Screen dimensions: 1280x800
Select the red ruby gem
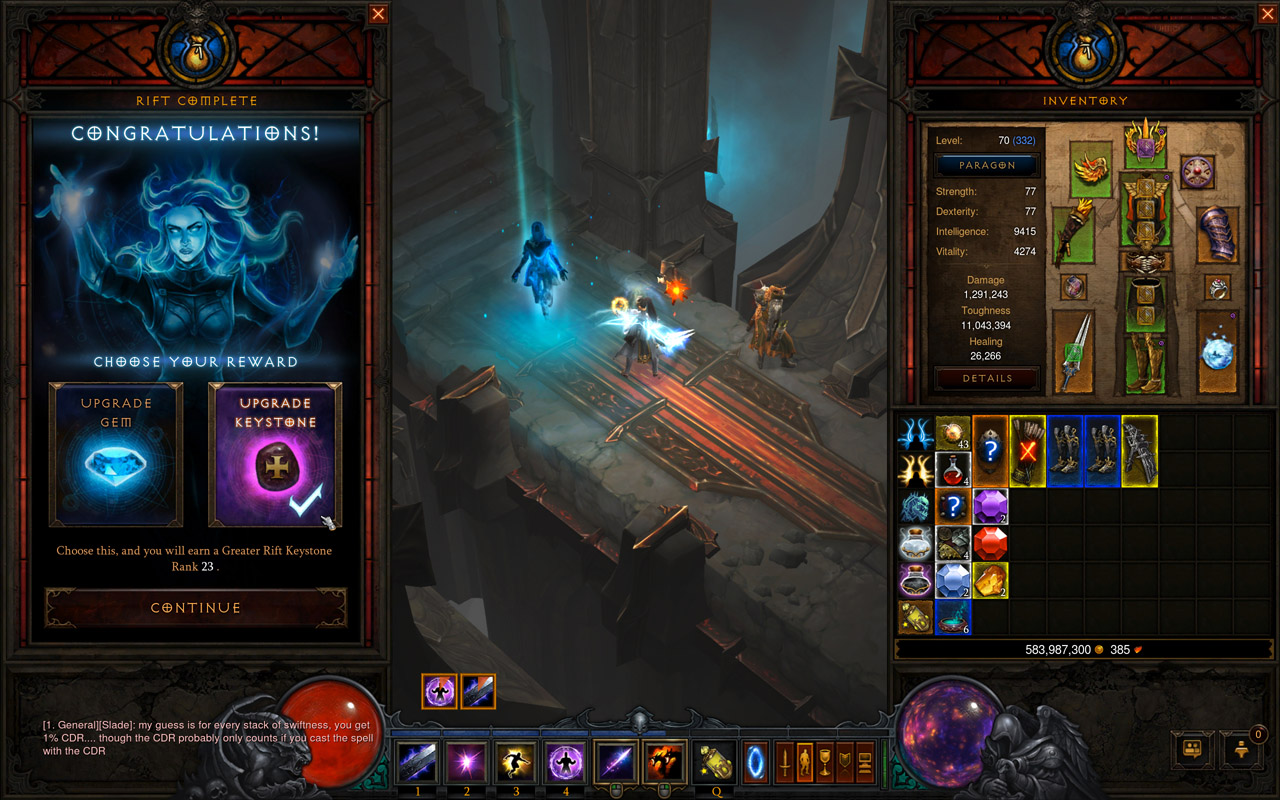pos(990,544)
